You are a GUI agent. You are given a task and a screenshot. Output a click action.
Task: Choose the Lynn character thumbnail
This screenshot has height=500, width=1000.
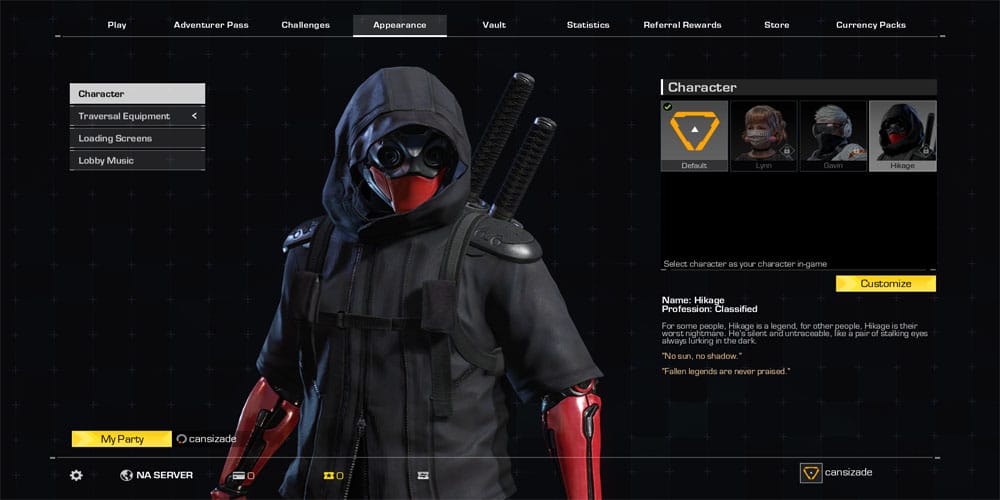764,135
